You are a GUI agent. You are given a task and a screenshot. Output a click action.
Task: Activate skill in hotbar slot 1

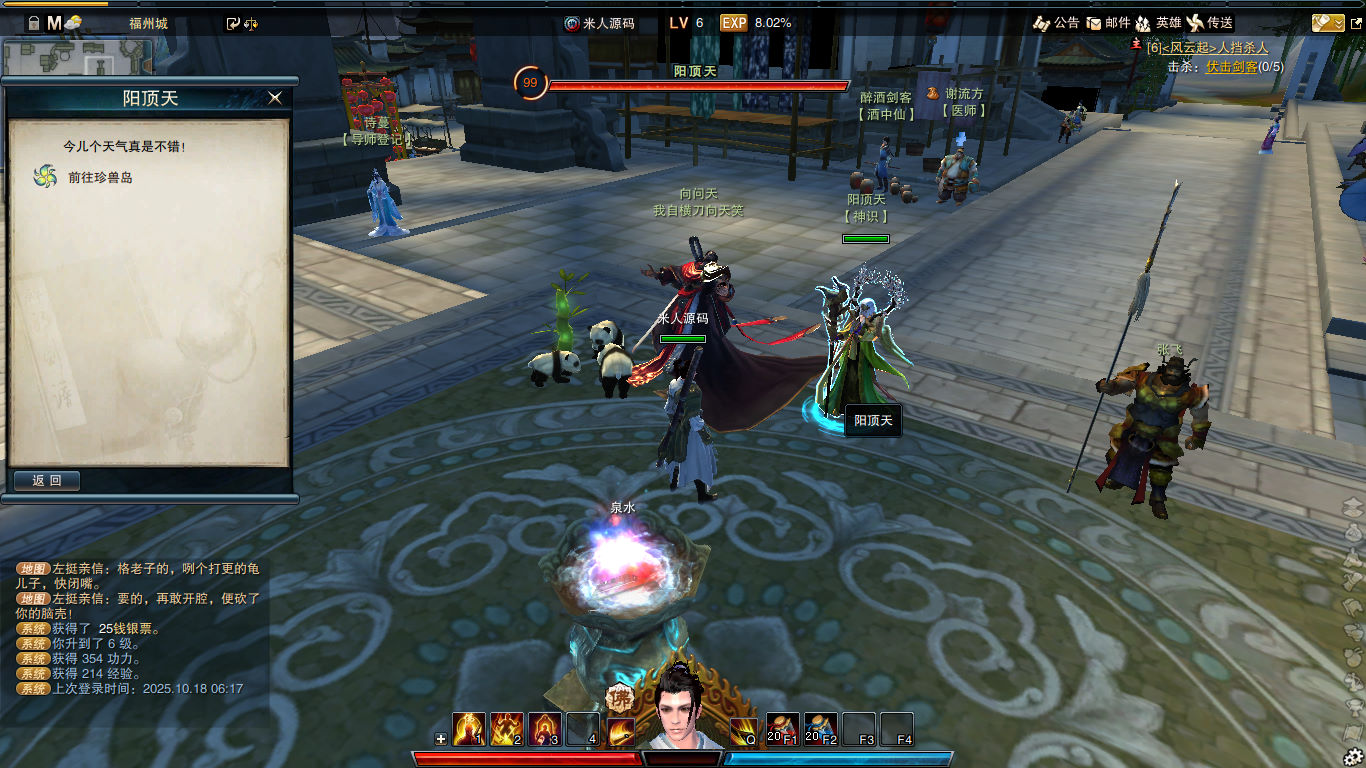coord(469,729)
